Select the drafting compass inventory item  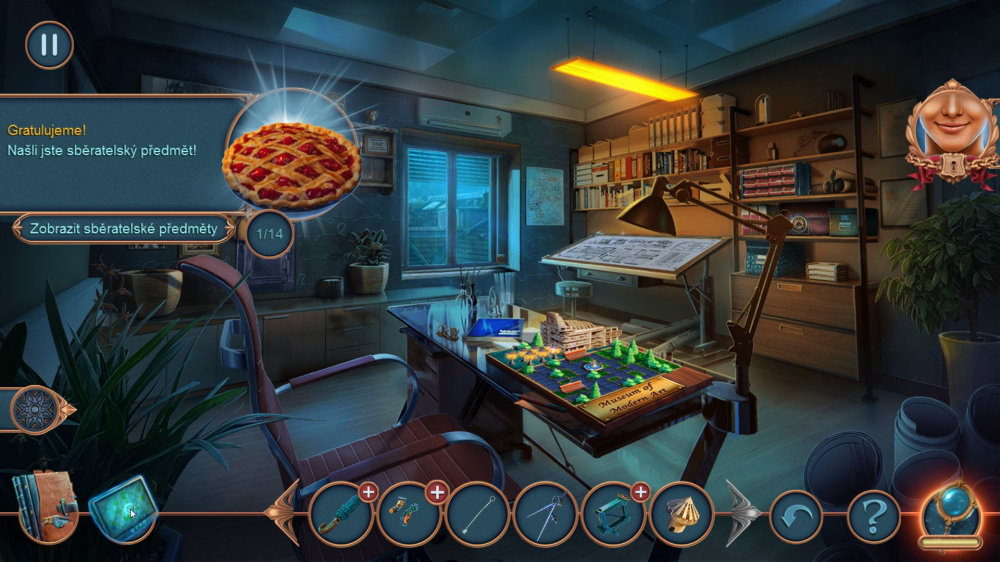[545, 514]
